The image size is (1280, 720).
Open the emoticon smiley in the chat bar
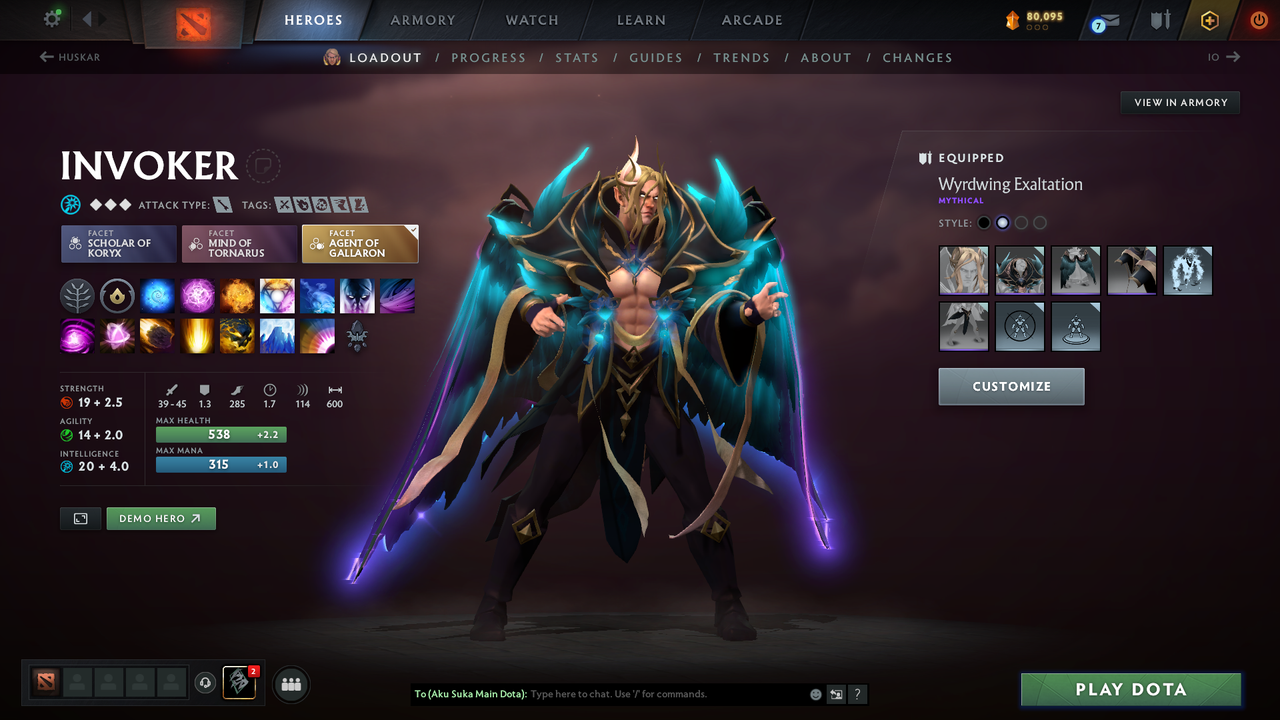pyautogui.click(x=815, y=694)
